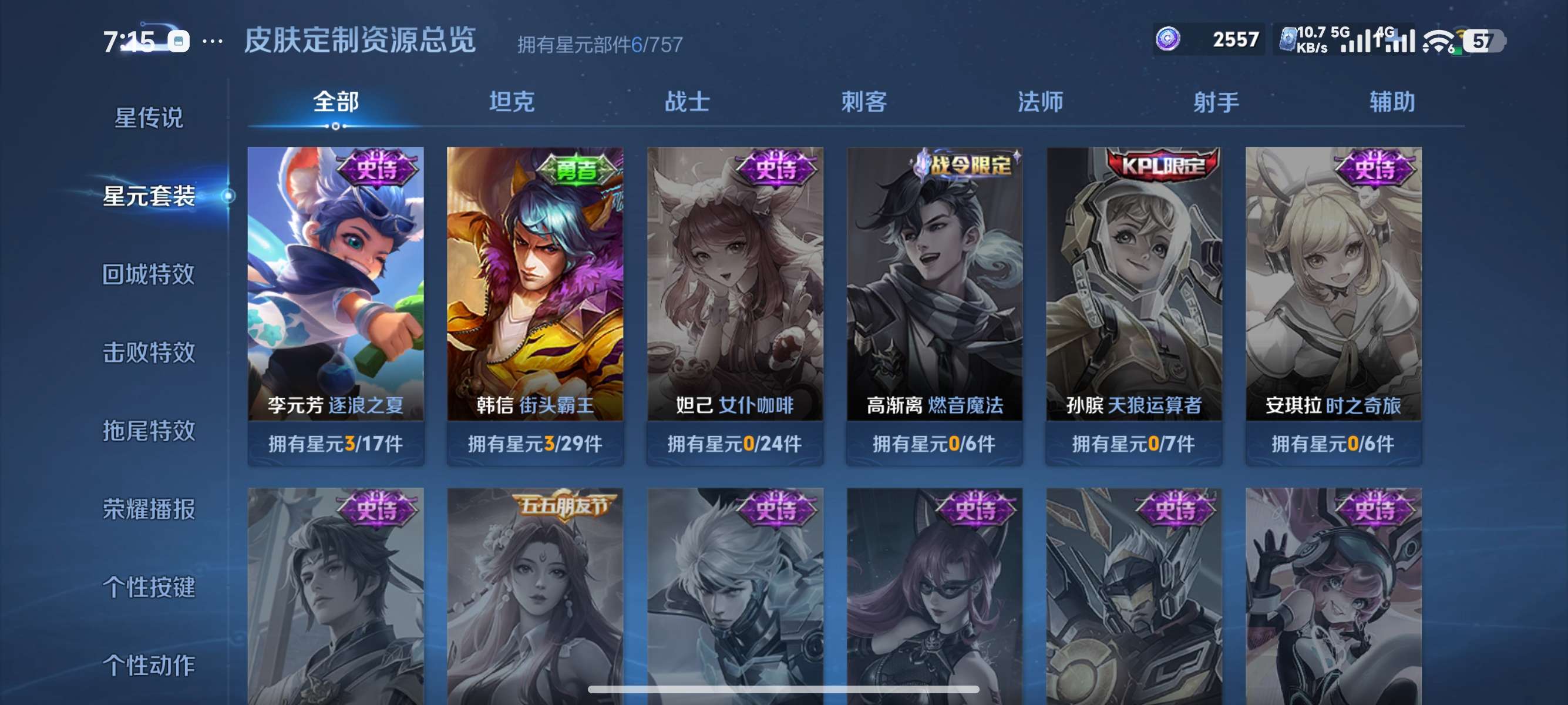Screen dimensions: 1568x705
Task: Select the 刺客 category filter
Action: 864,102
